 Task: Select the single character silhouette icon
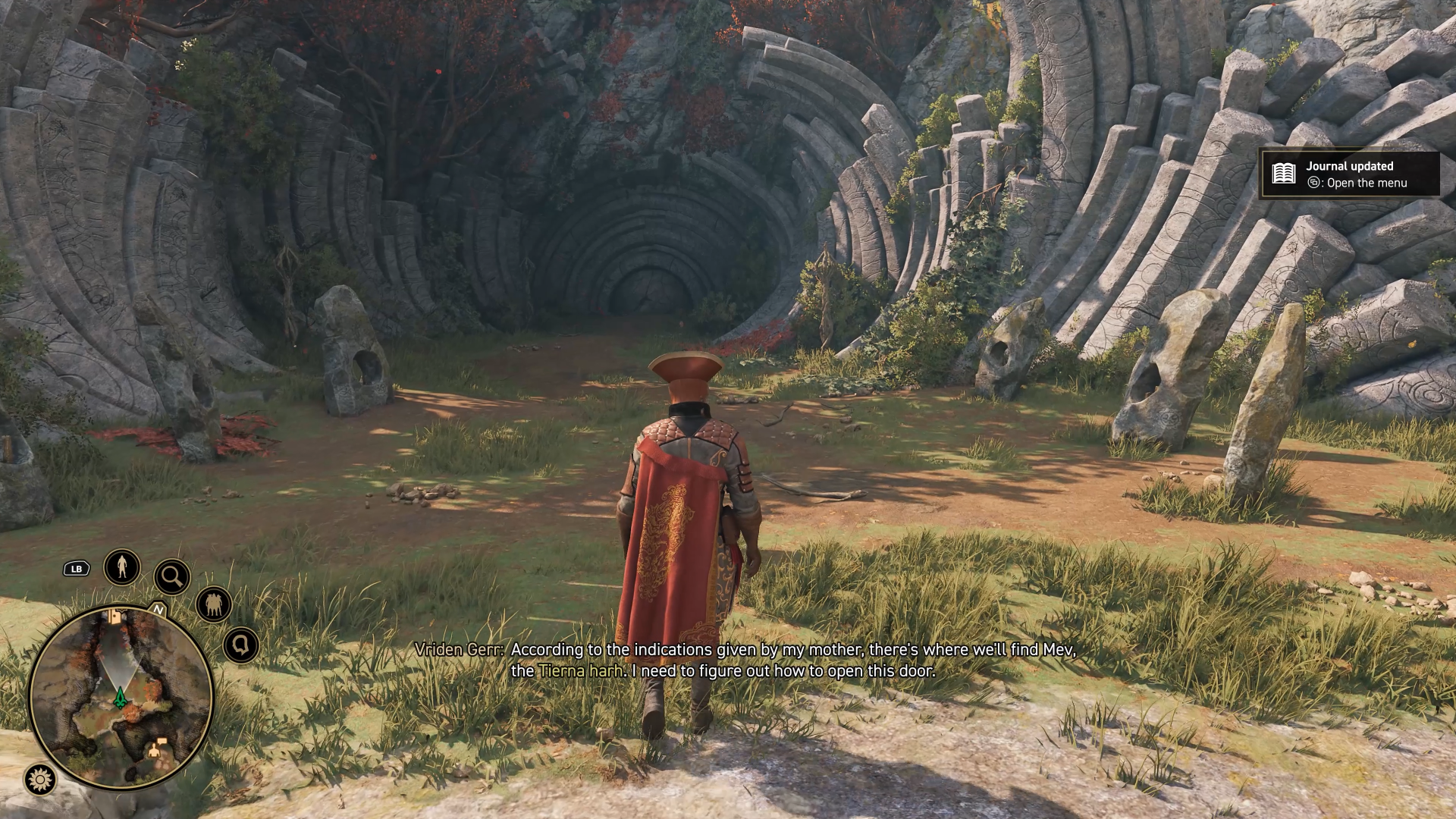pyautogui.click(x=122, y=566)
